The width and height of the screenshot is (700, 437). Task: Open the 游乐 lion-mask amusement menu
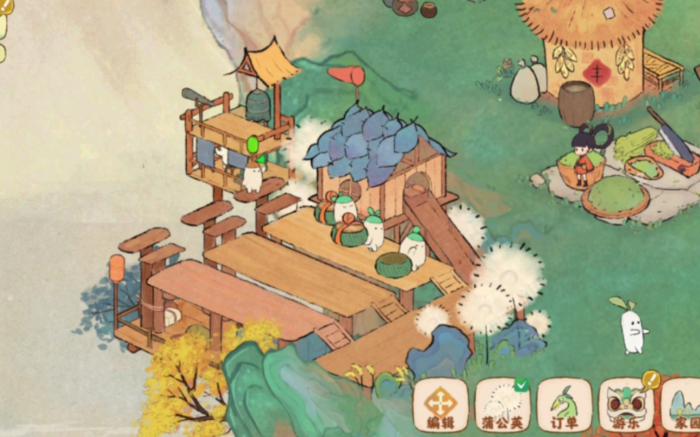pos(626,405)
